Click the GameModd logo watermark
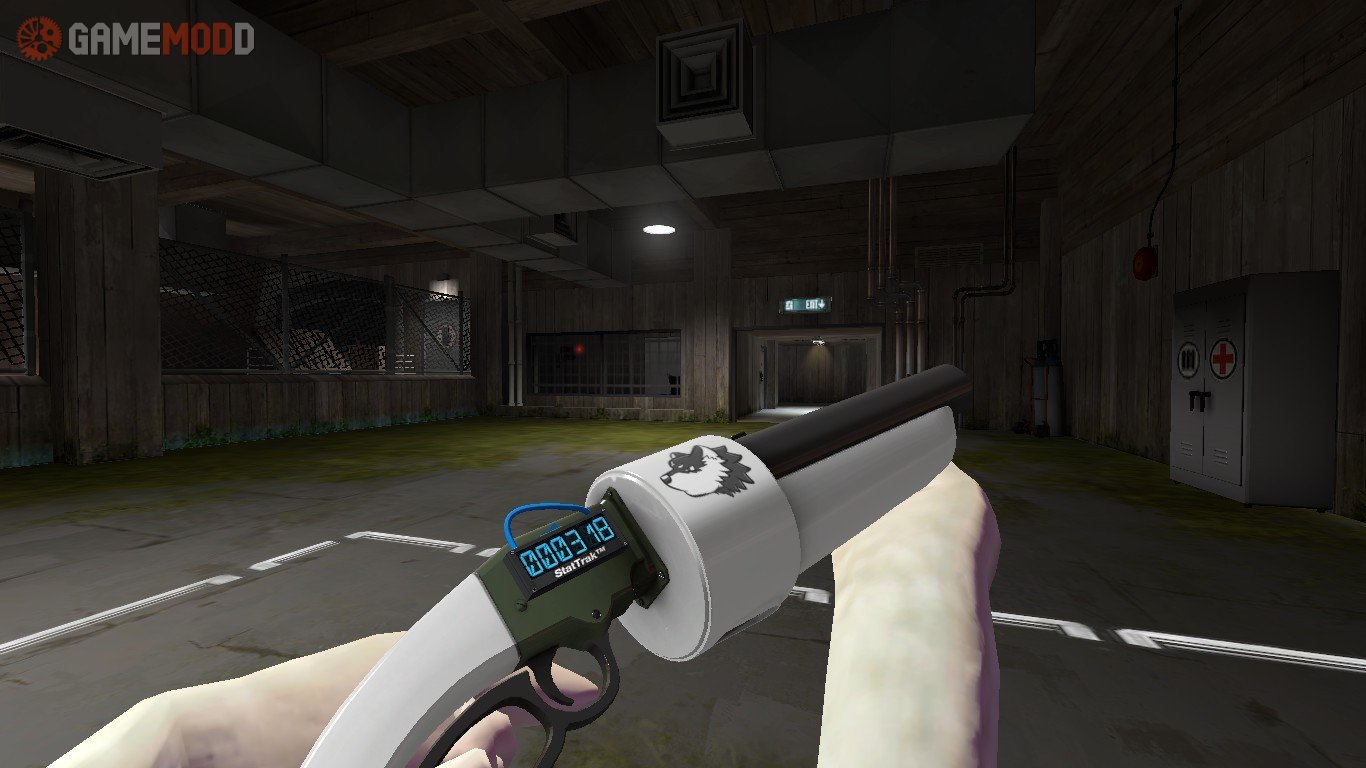Image resolution: width=1366 pixels, height=768 pixels. tap(136, 39)
